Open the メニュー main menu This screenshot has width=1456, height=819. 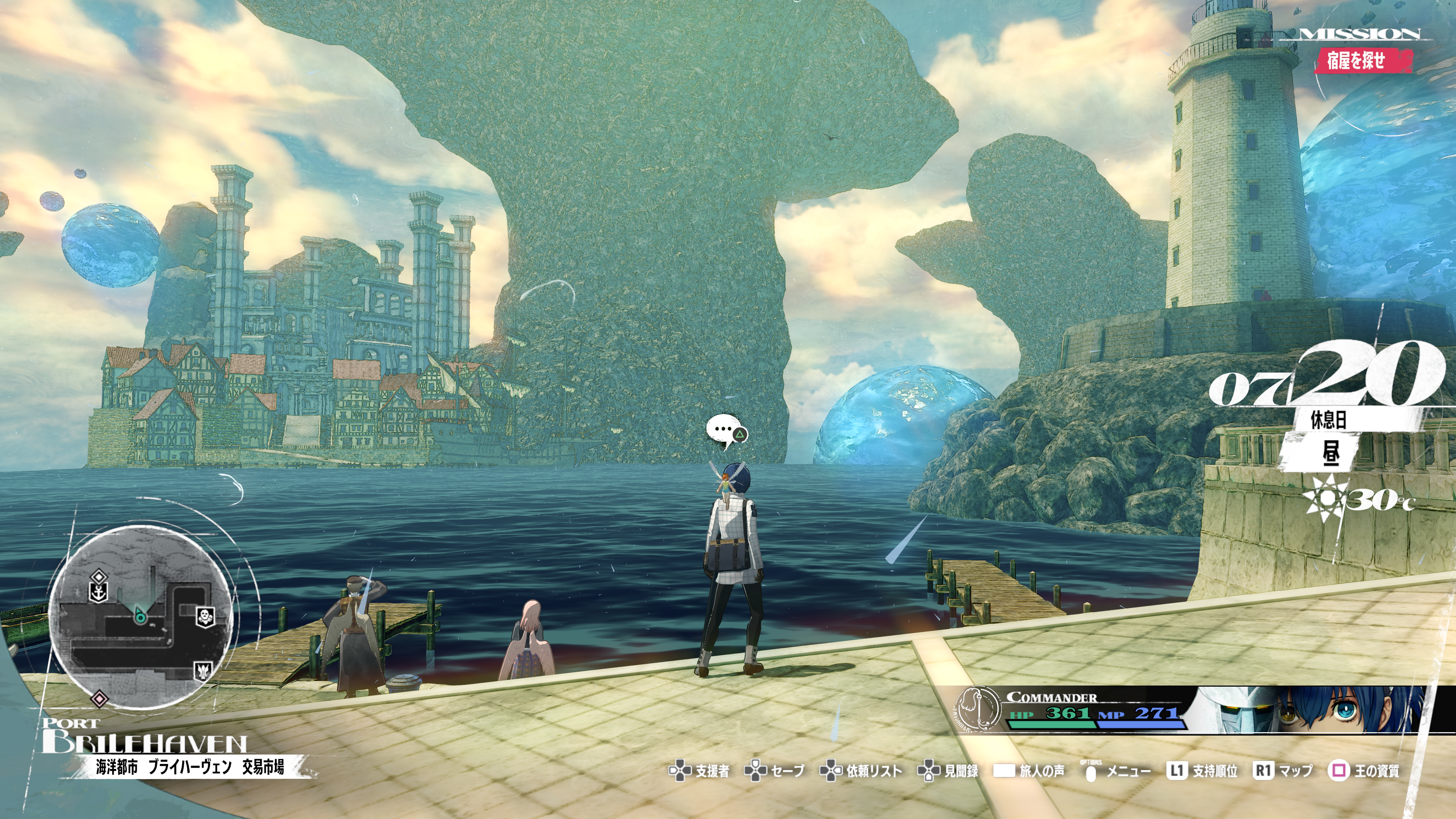[1116, 771]
